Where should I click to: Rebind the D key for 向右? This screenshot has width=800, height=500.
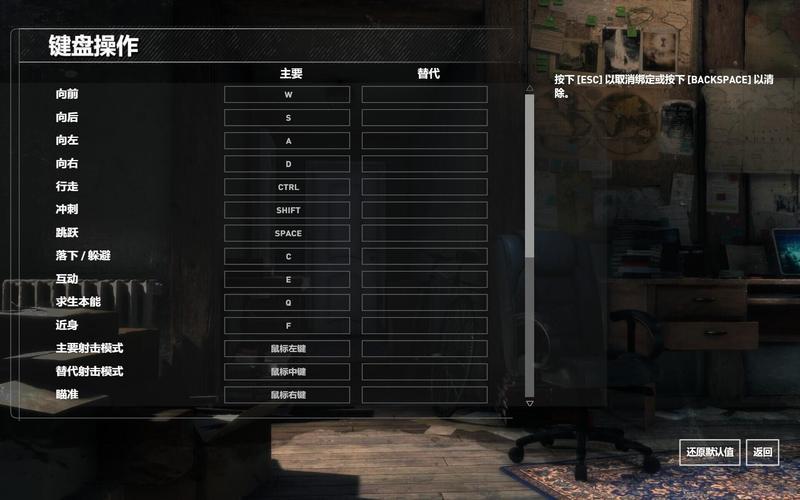point(287,164)
